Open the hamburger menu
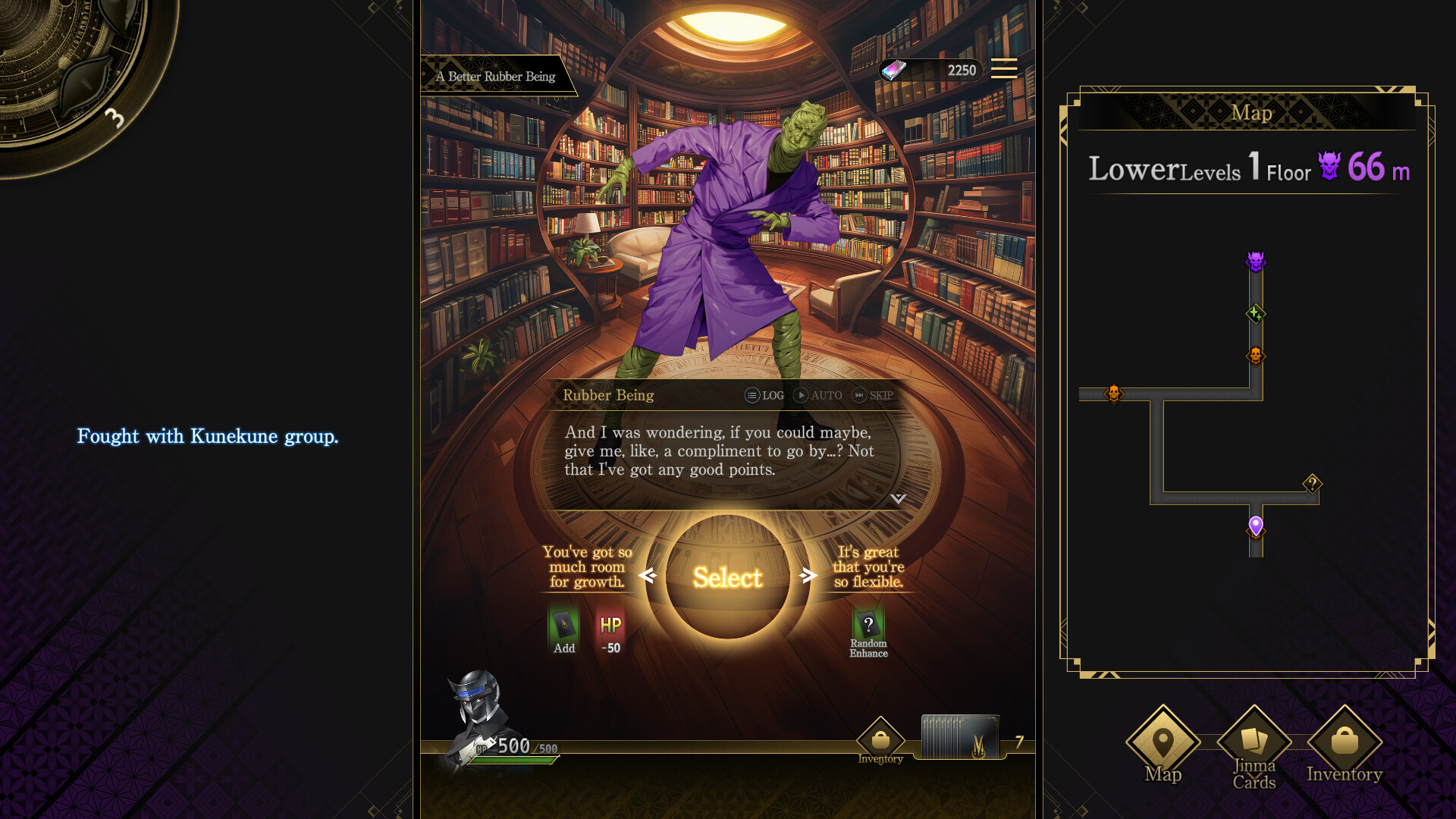The width and height of the screenshot is (1456, 819). (x=1003, y=69)
